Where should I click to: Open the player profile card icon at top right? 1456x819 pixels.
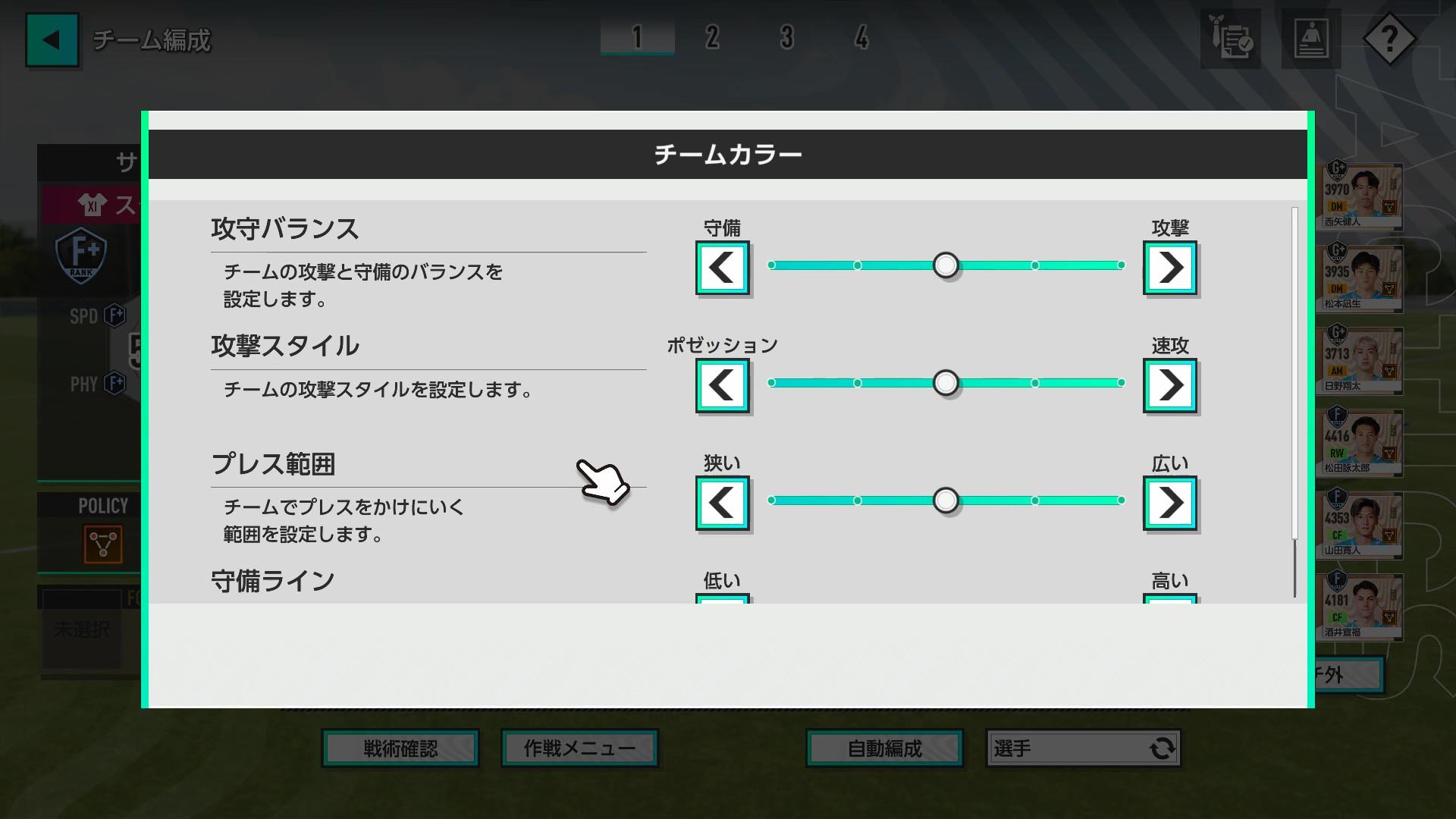(1311, 37)
